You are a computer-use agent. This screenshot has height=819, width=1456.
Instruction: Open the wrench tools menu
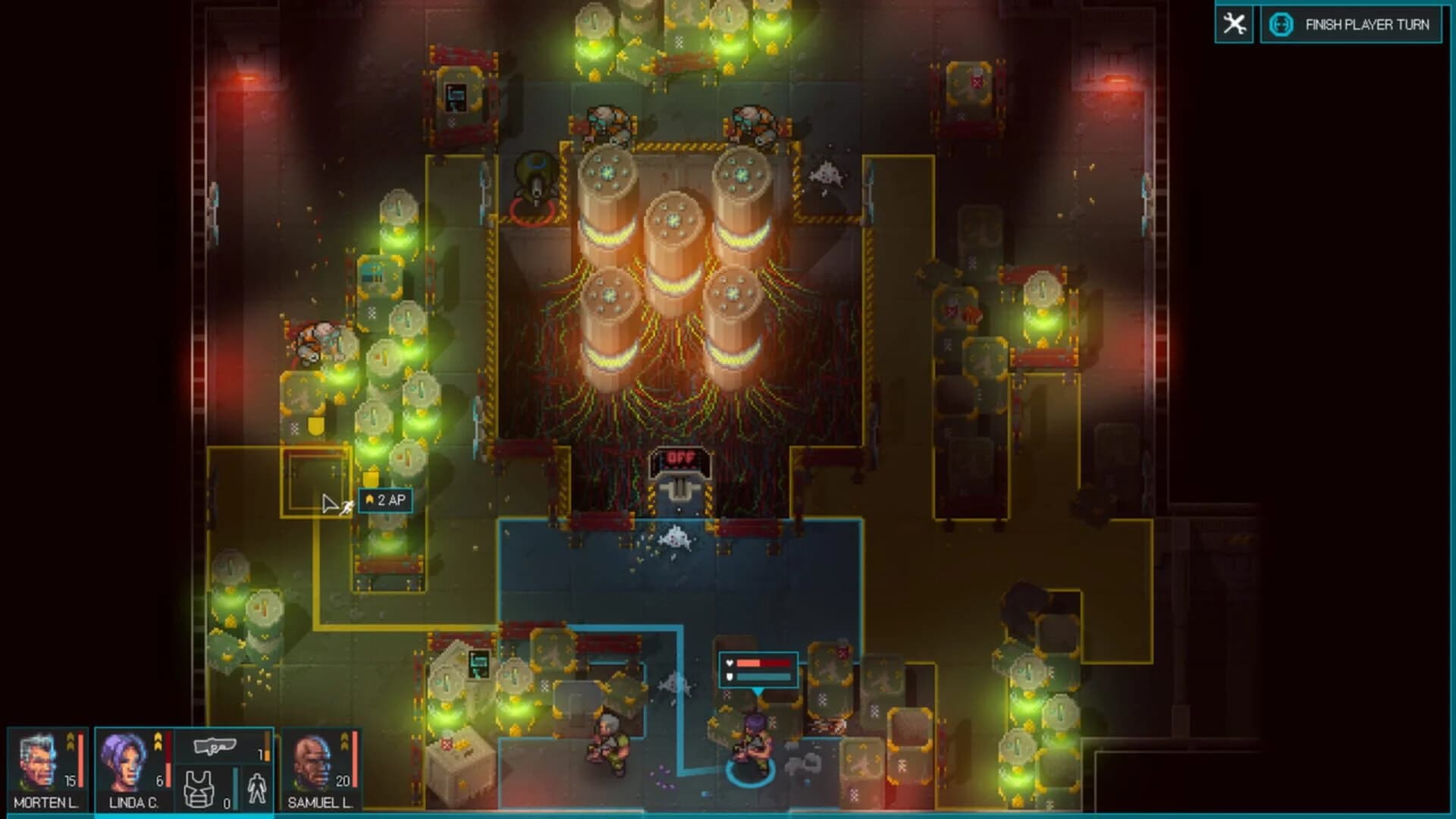(1235, 24)
